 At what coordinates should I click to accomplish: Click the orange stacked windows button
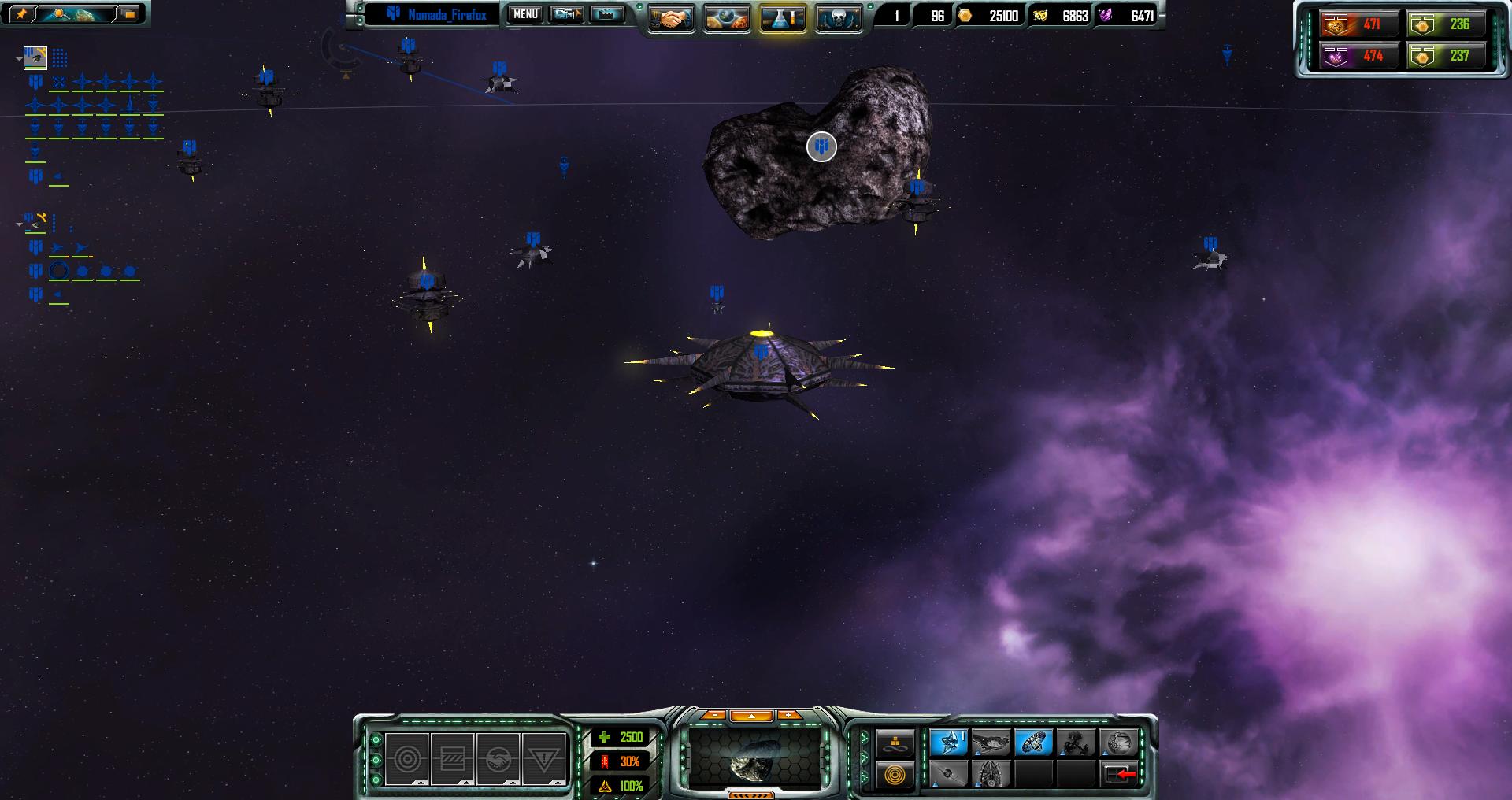(129, 13)
